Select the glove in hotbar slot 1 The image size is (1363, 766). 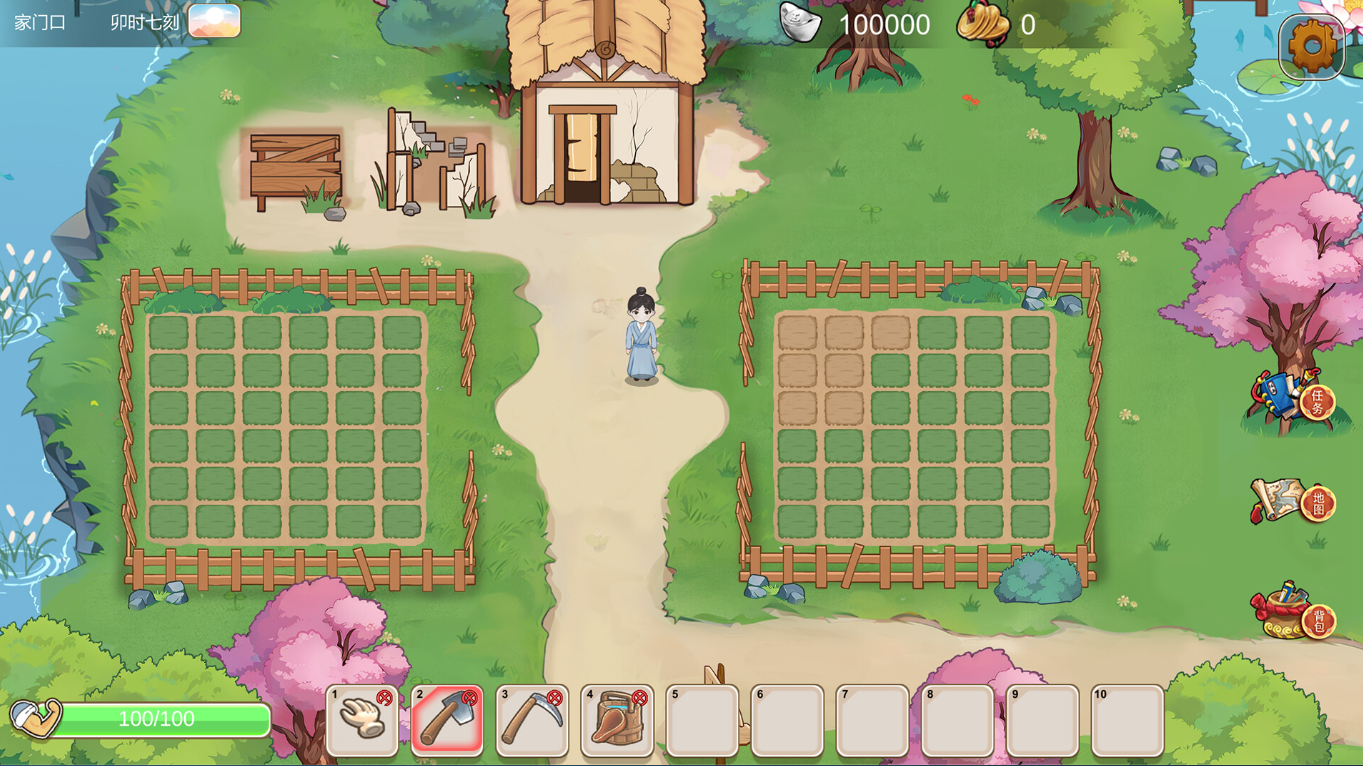(x=362, y=720)
